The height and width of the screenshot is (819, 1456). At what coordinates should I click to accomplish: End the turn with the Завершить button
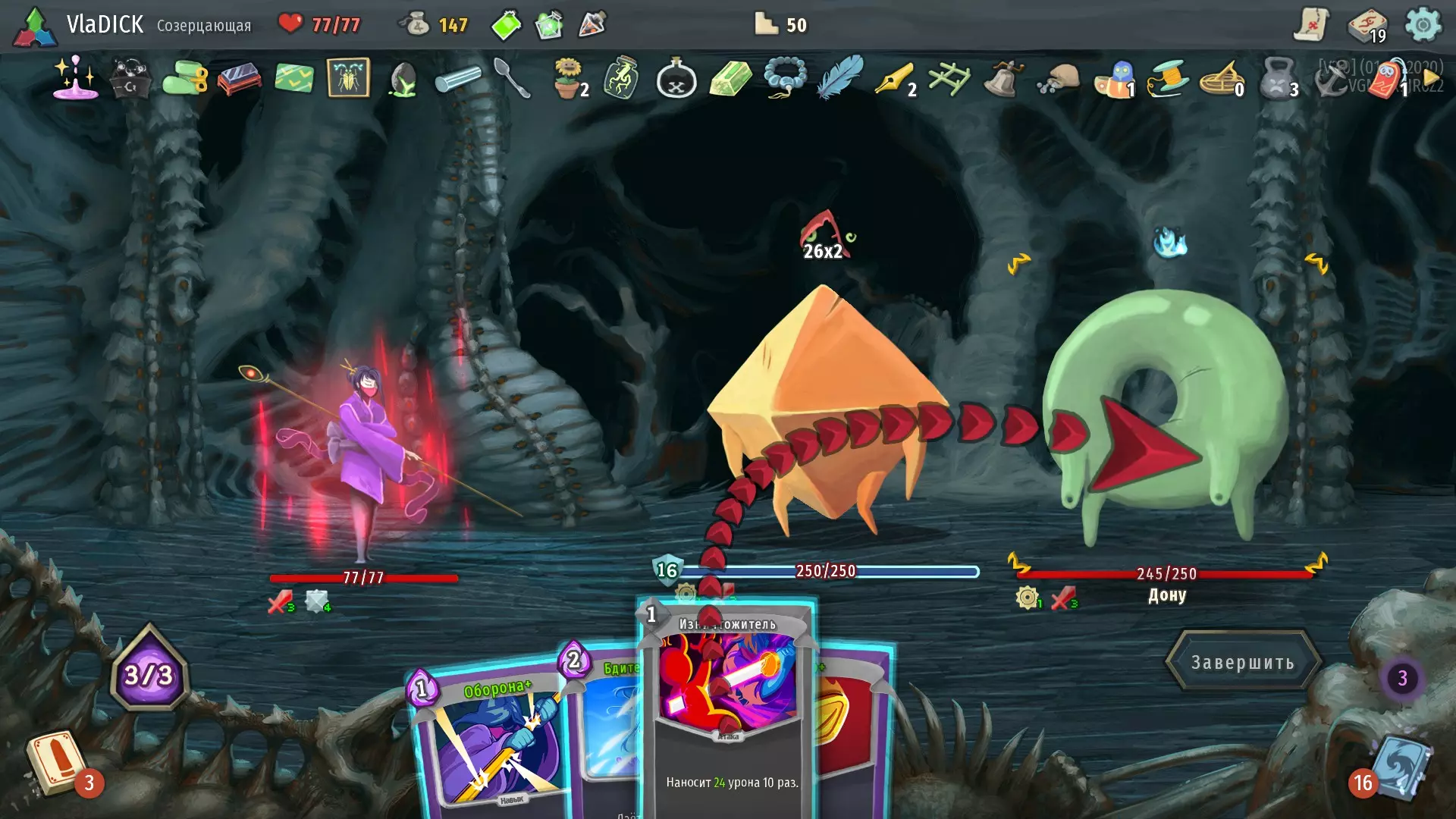click(x=1242, y=662)
